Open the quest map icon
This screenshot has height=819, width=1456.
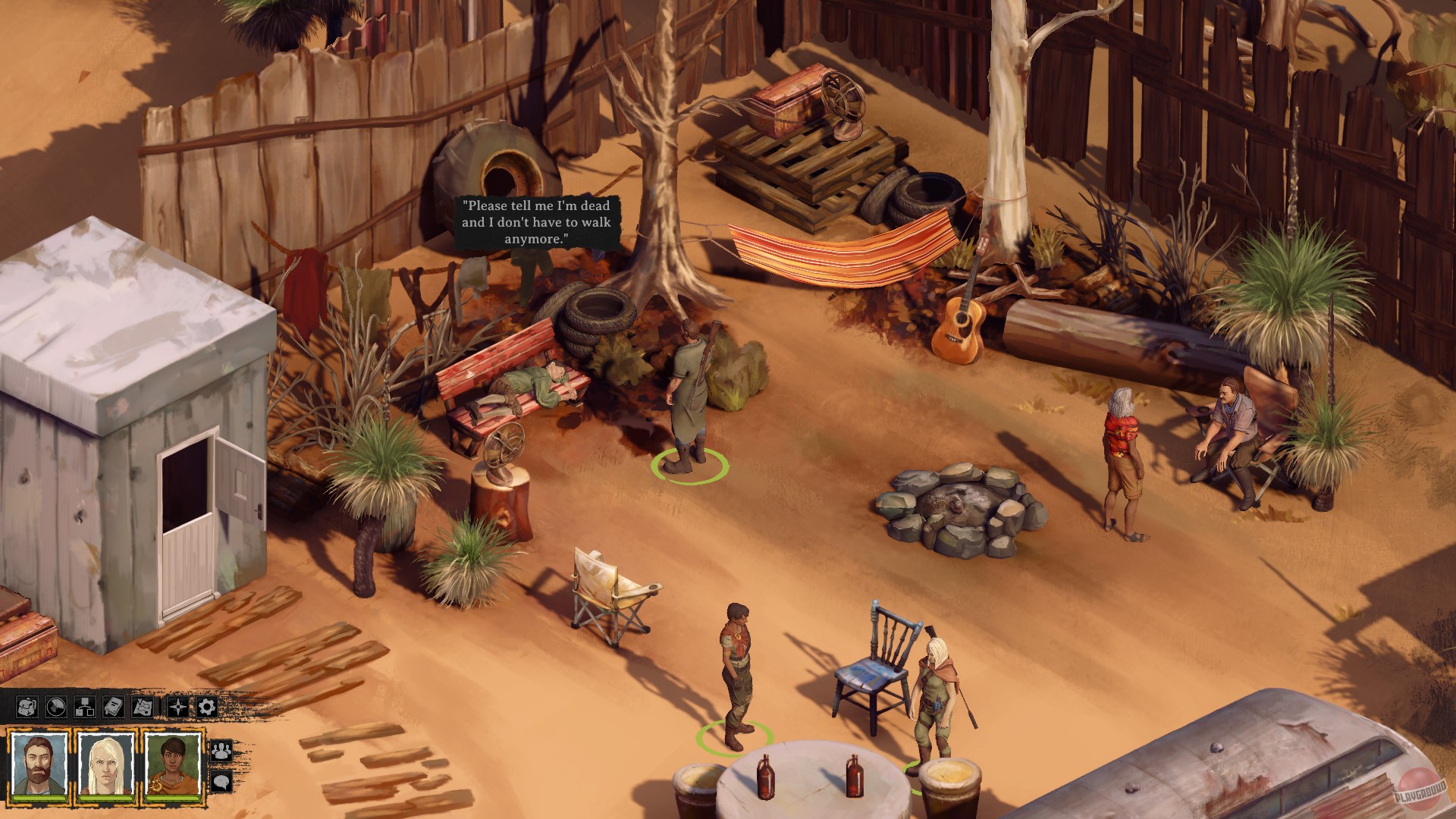point(142,707)
